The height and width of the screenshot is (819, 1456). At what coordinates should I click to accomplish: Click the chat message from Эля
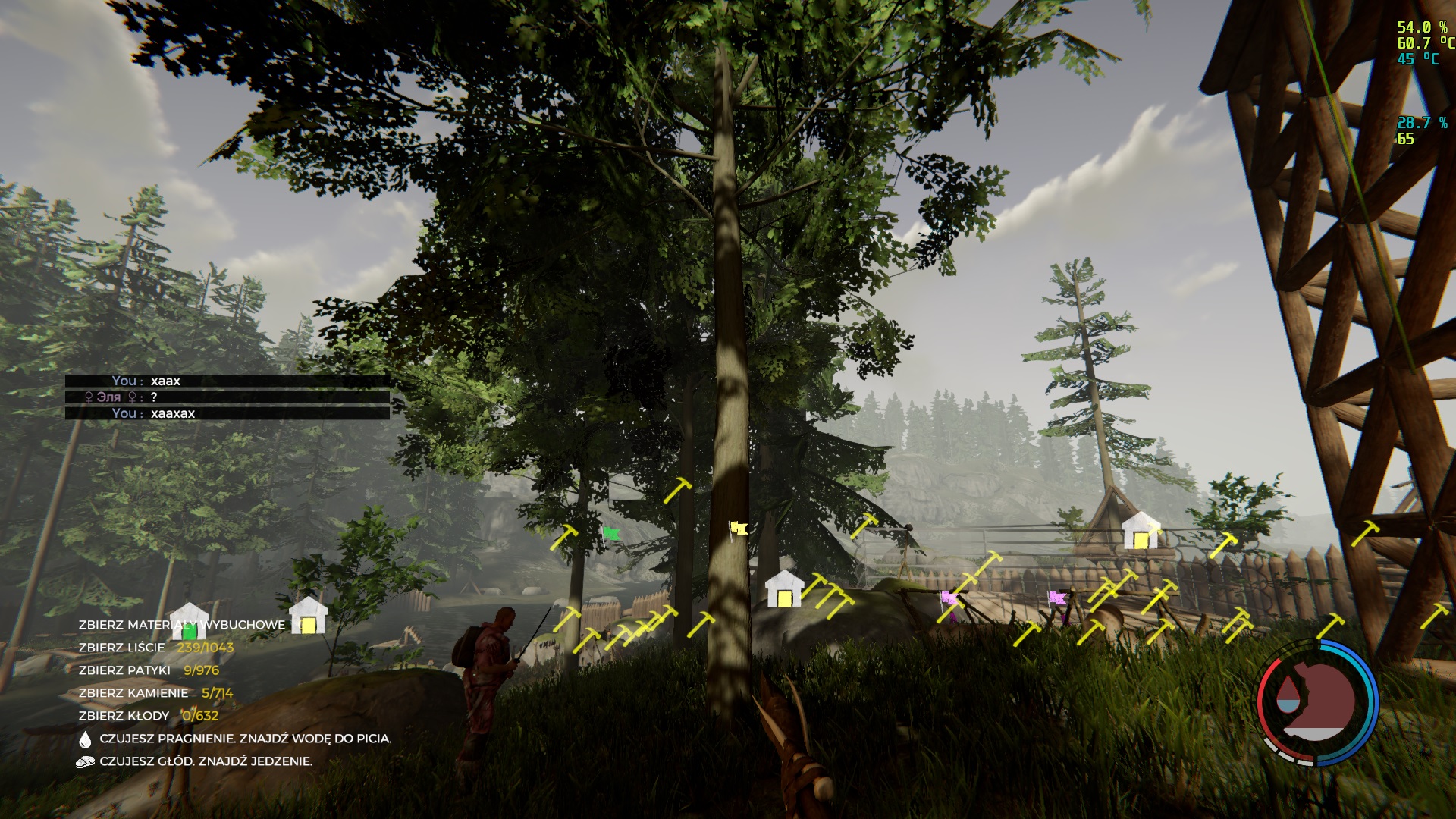tap(227, 397)
